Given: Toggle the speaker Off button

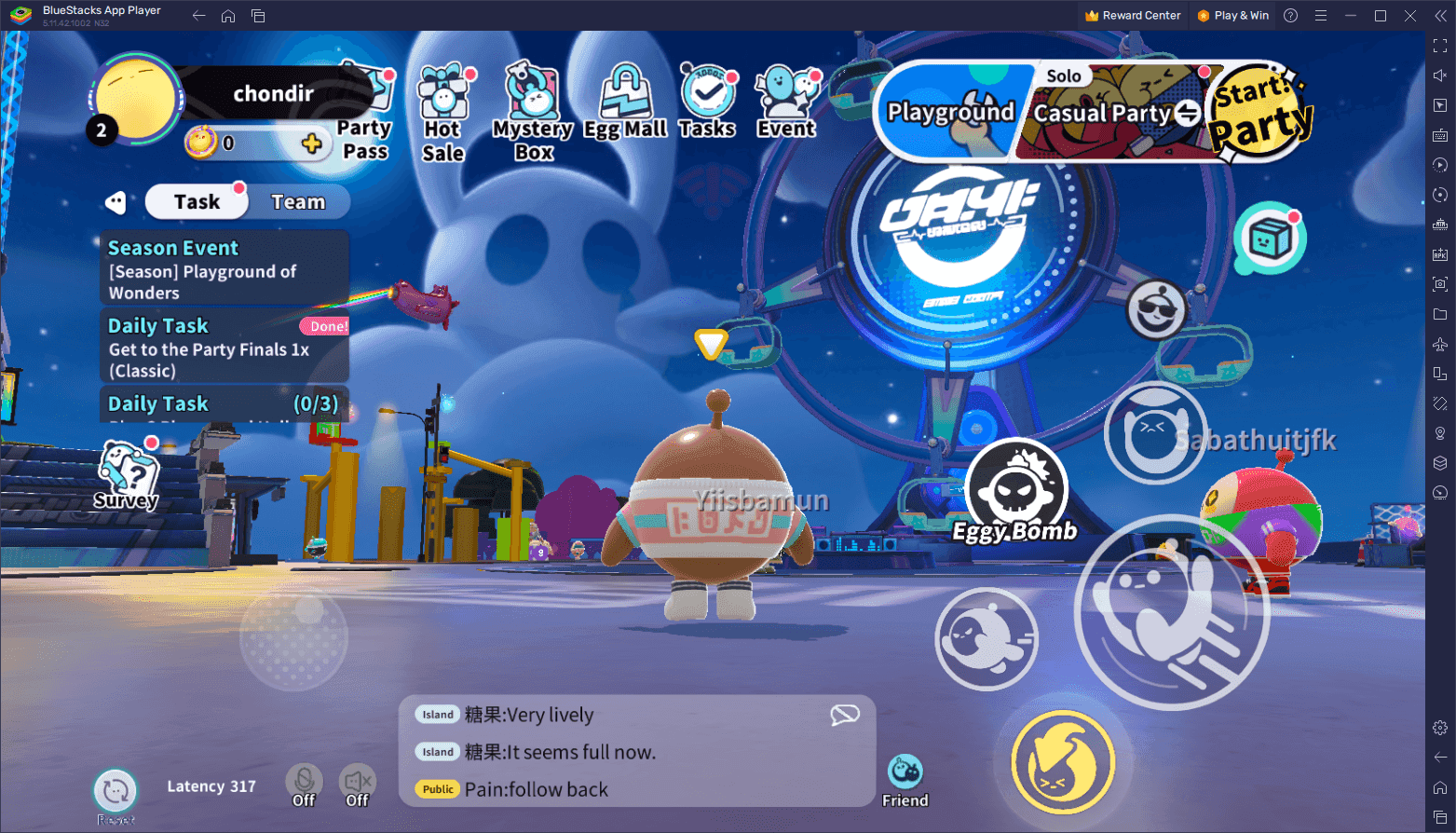Looking at the screenshot, I should pyautogui.click(x=358, y=785).
